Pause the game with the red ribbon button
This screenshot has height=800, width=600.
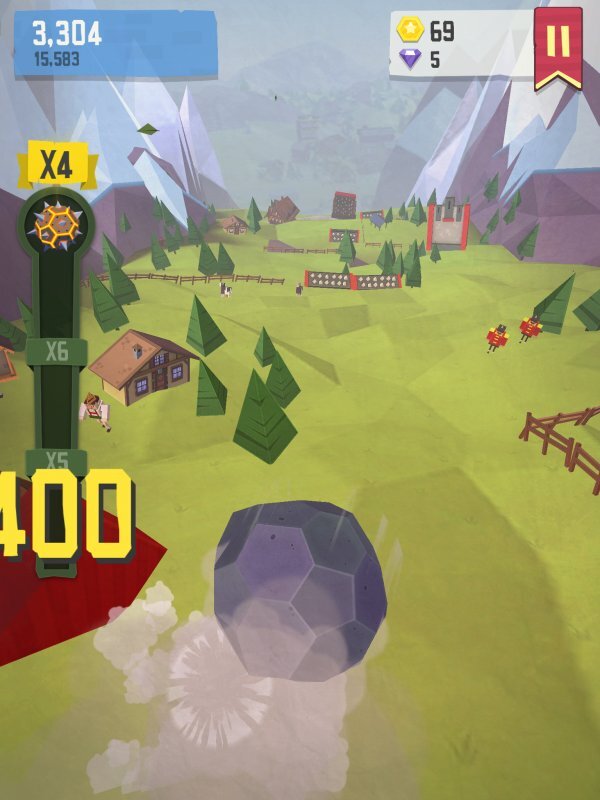[558, 43]
